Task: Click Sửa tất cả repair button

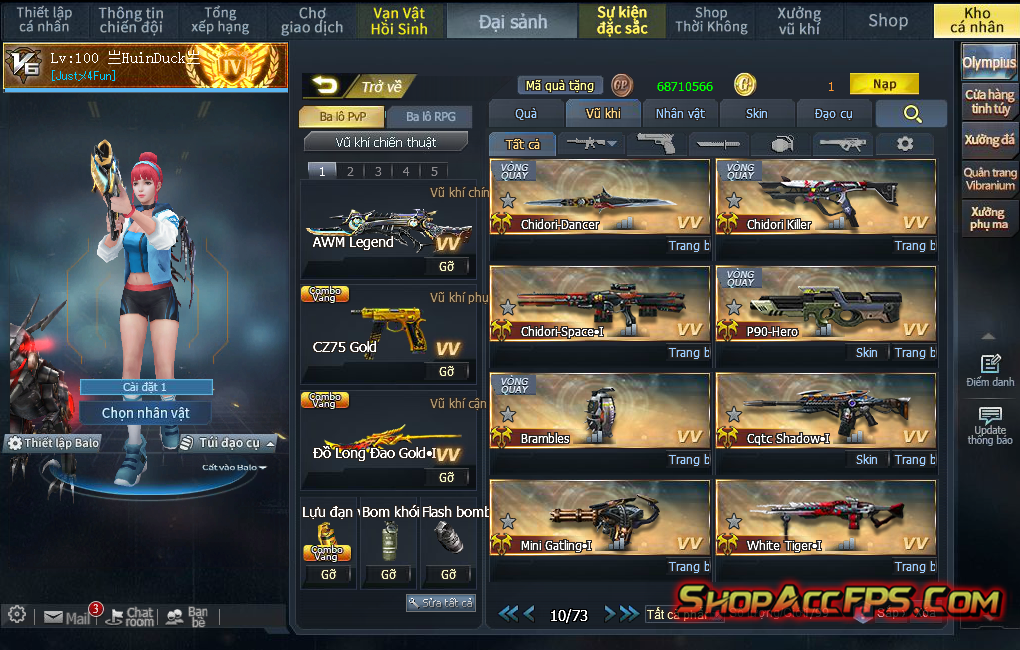Action: [x=441, y=603]
